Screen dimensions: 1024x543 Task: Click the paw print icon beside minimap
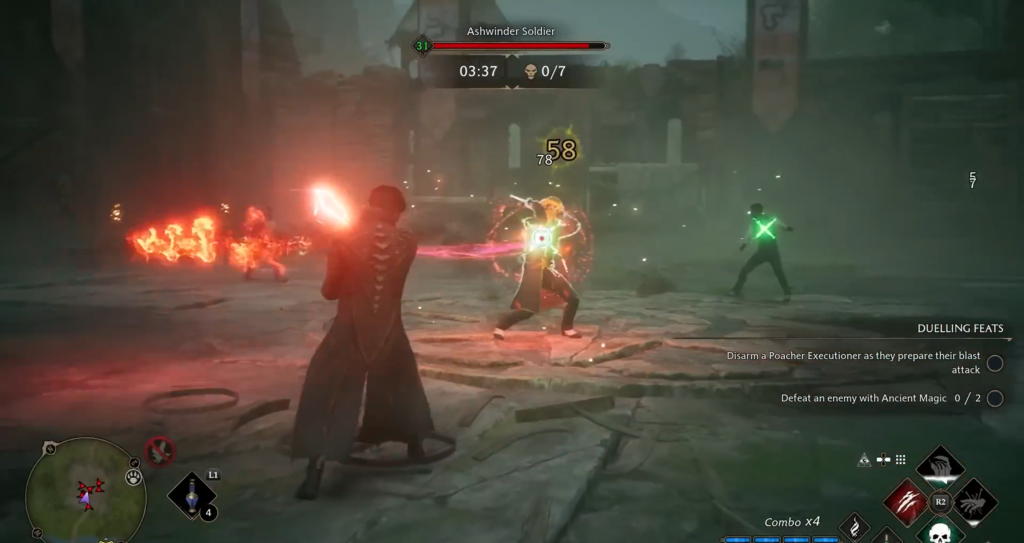(x=133, y=478)
